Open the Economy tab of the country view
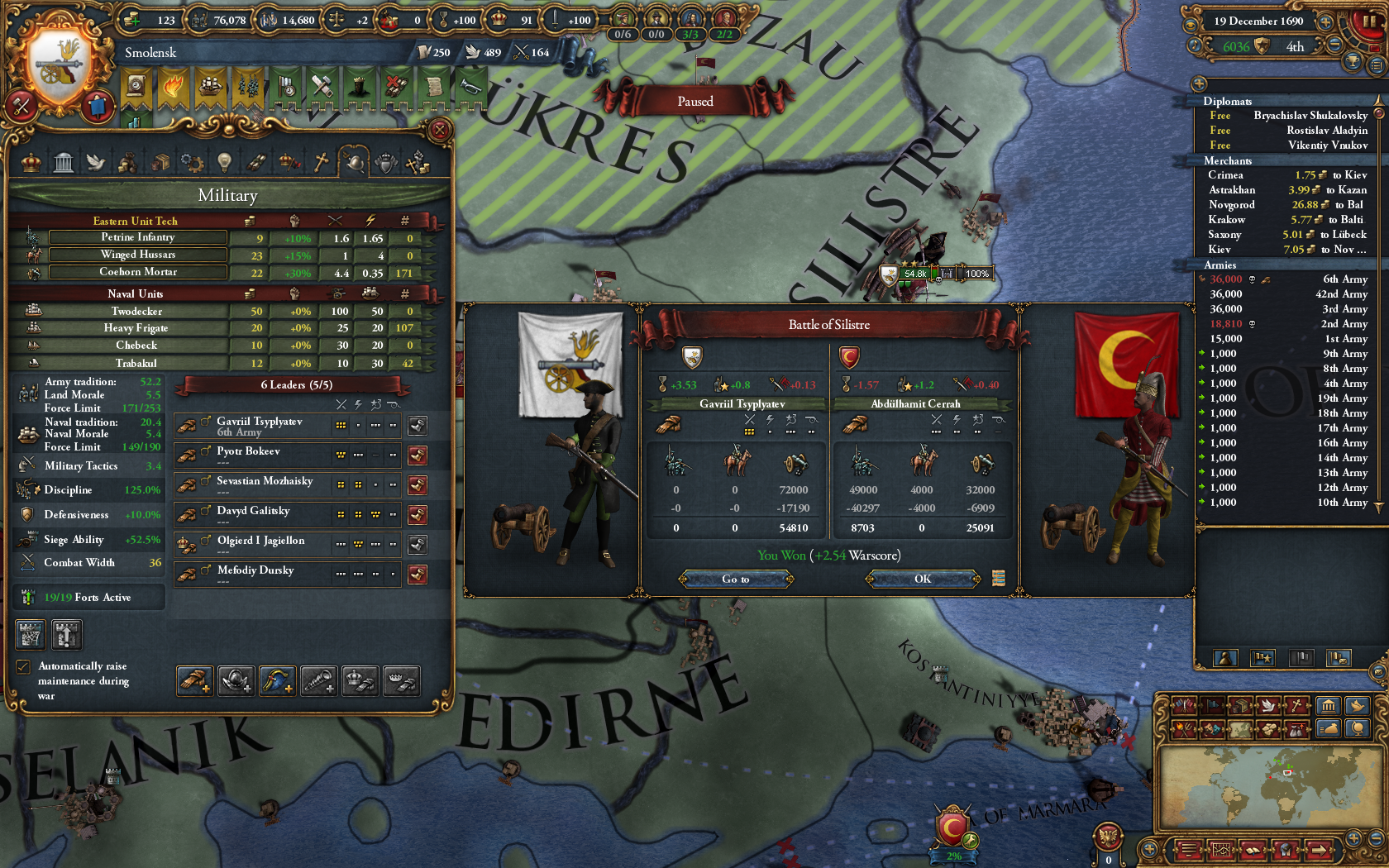The height and width of the screenshot is (868, 1389). (x=128, y=162)
